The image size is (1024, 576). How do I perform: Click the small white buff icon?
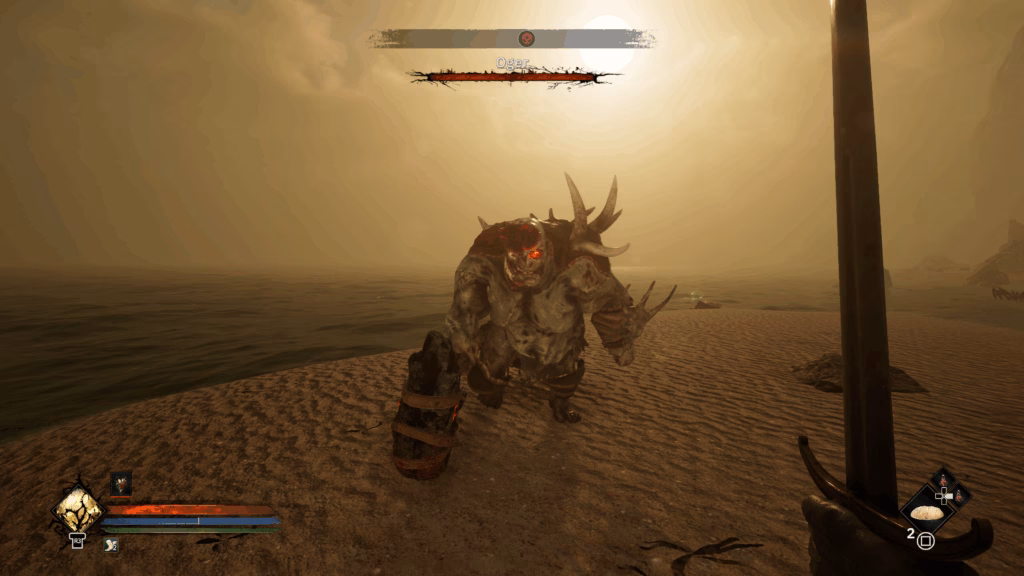[x=109, y=544]
